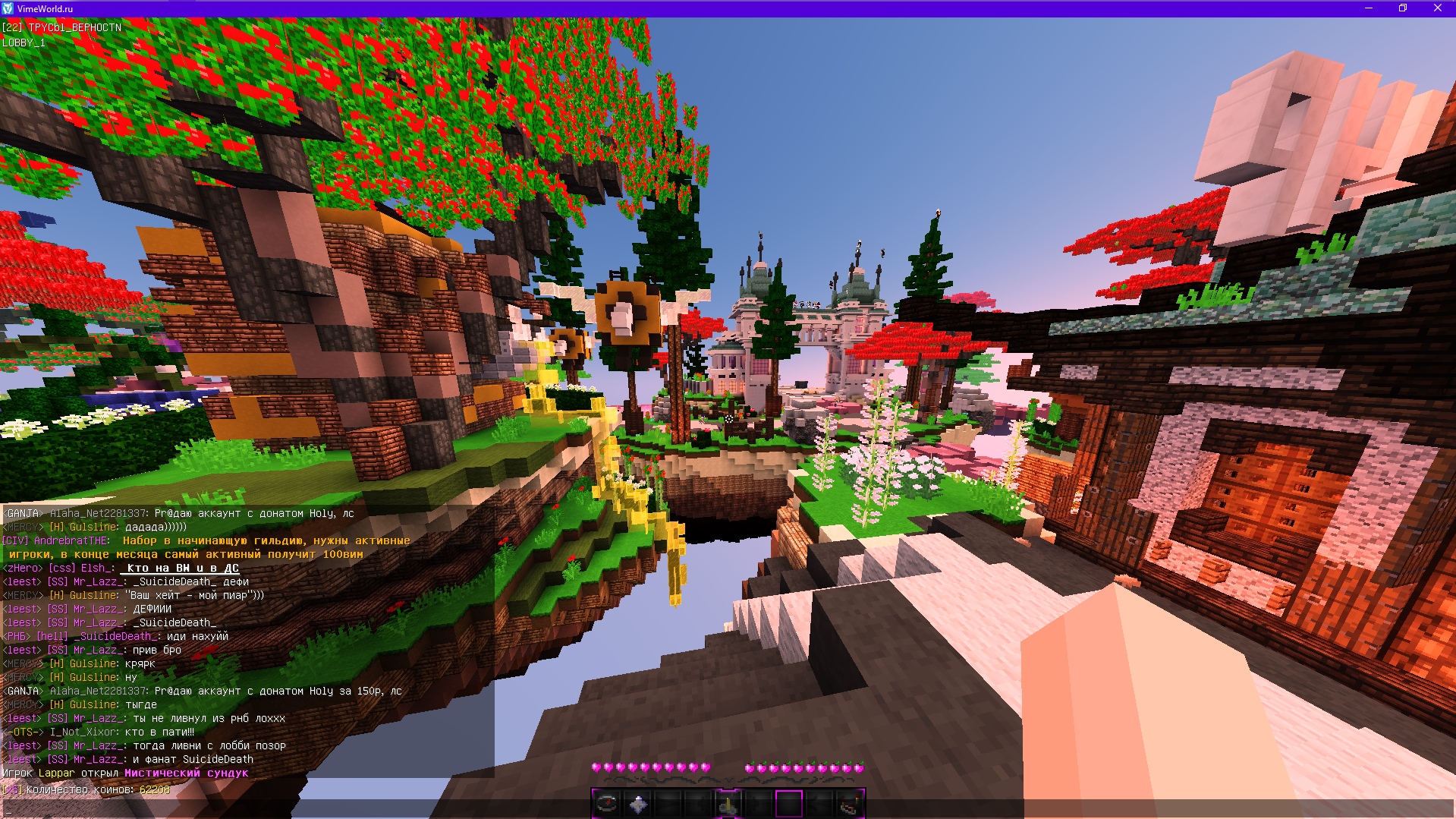1456x819 pixels.
Task: Select the nether star in hotbar slot two
Action: click(x=638, y=802)
